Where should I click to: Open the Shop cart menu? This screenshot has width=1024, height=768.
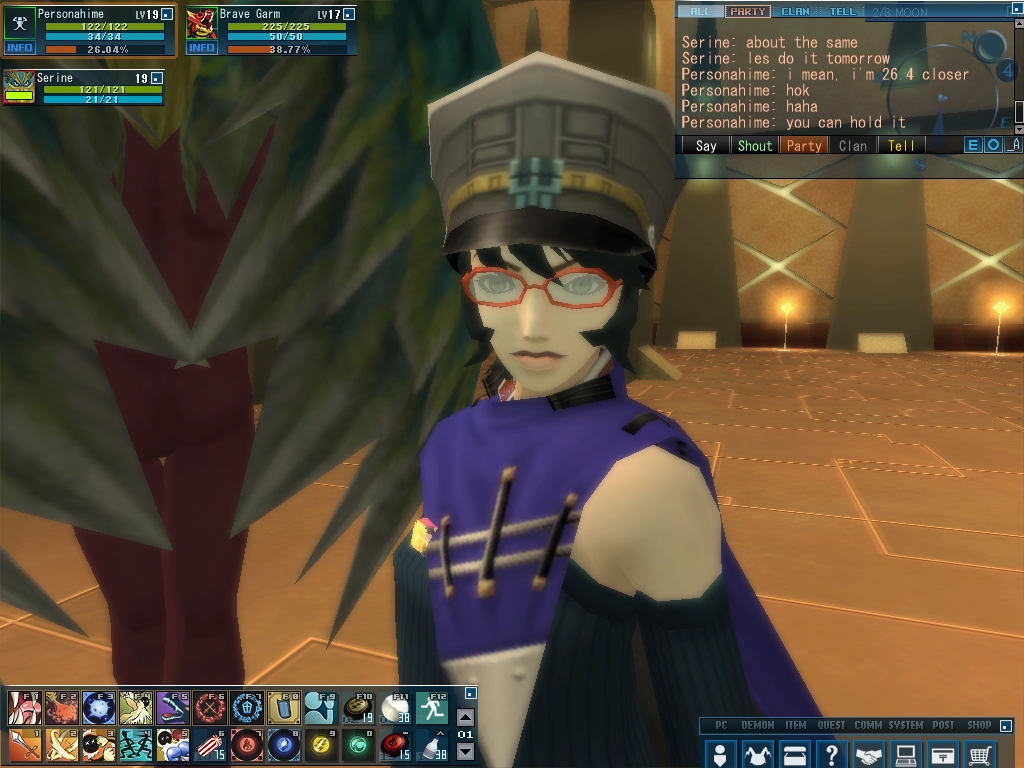(981, 753)
